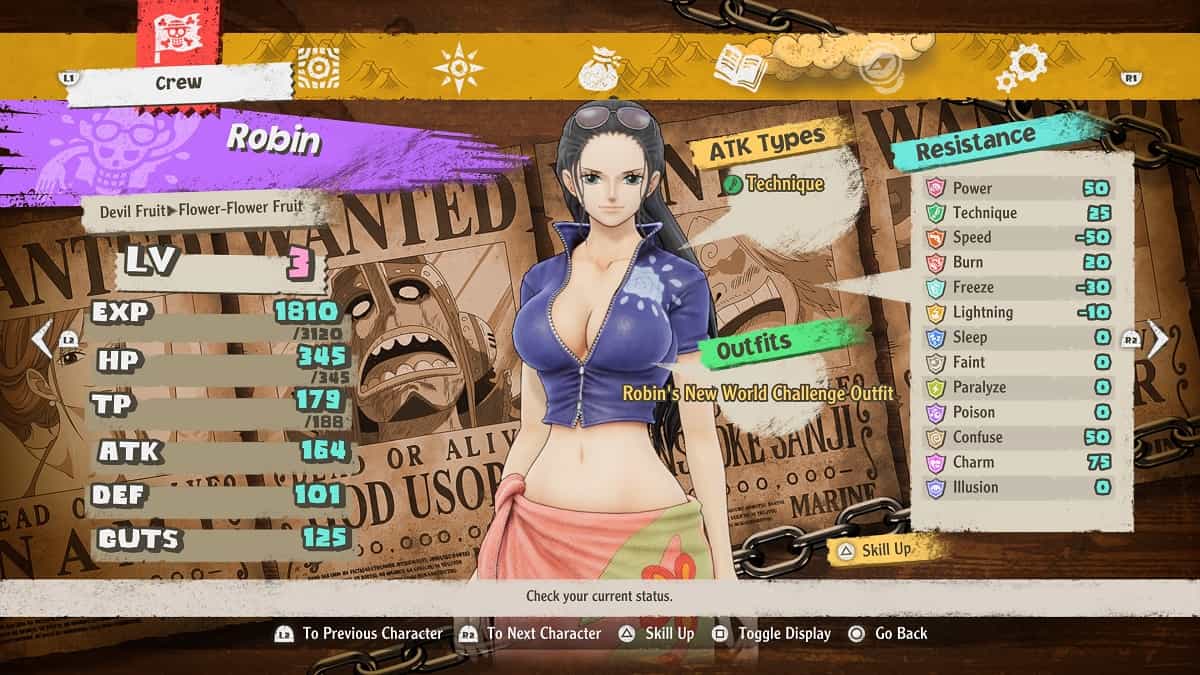Switch to the compass star tab
This screenshot has height=675, width=1200.
click(458, 68)
